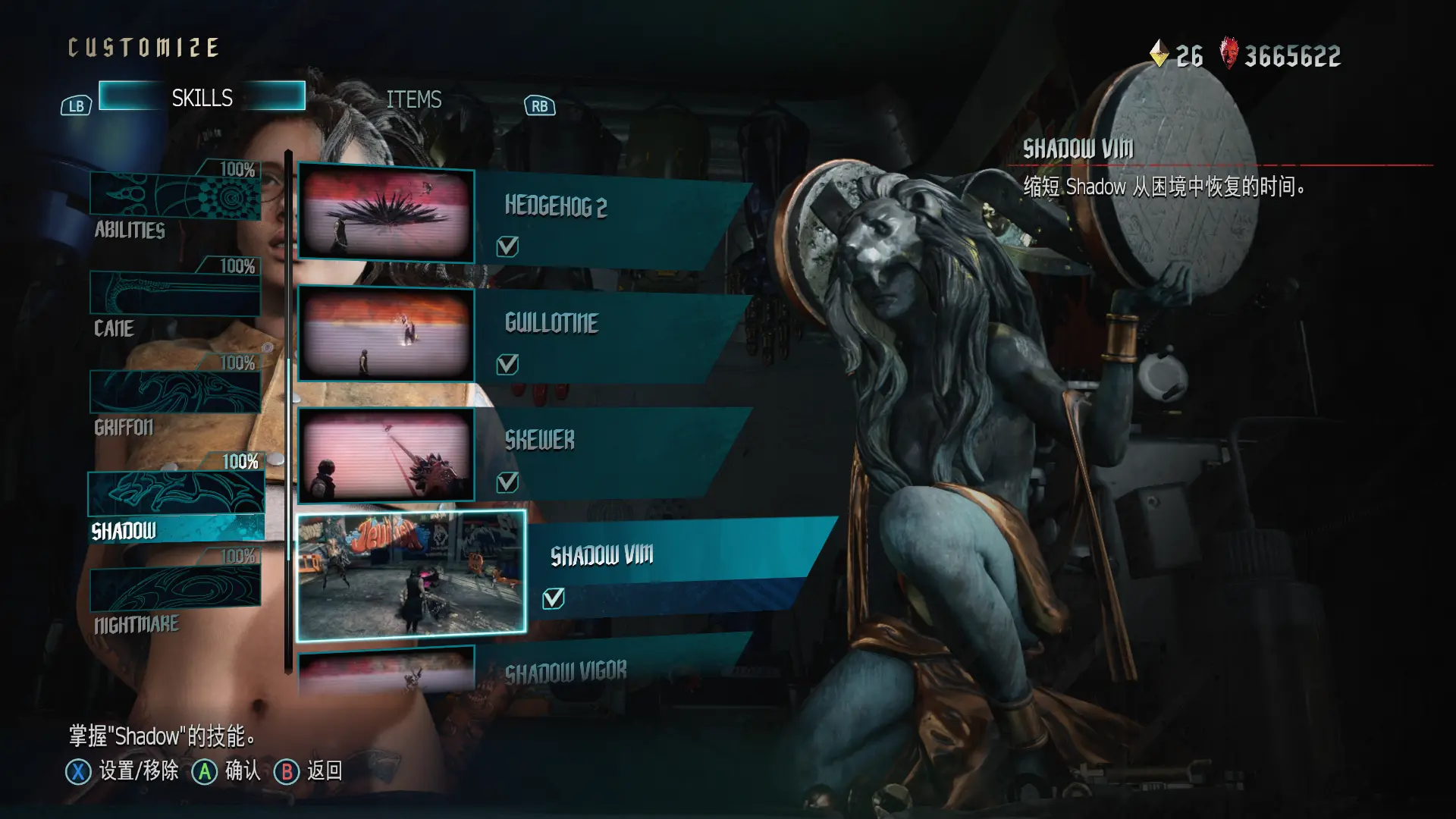Toggle the Shadow Vim checkbox
The image size is (1456, 819).
[554, 598]
